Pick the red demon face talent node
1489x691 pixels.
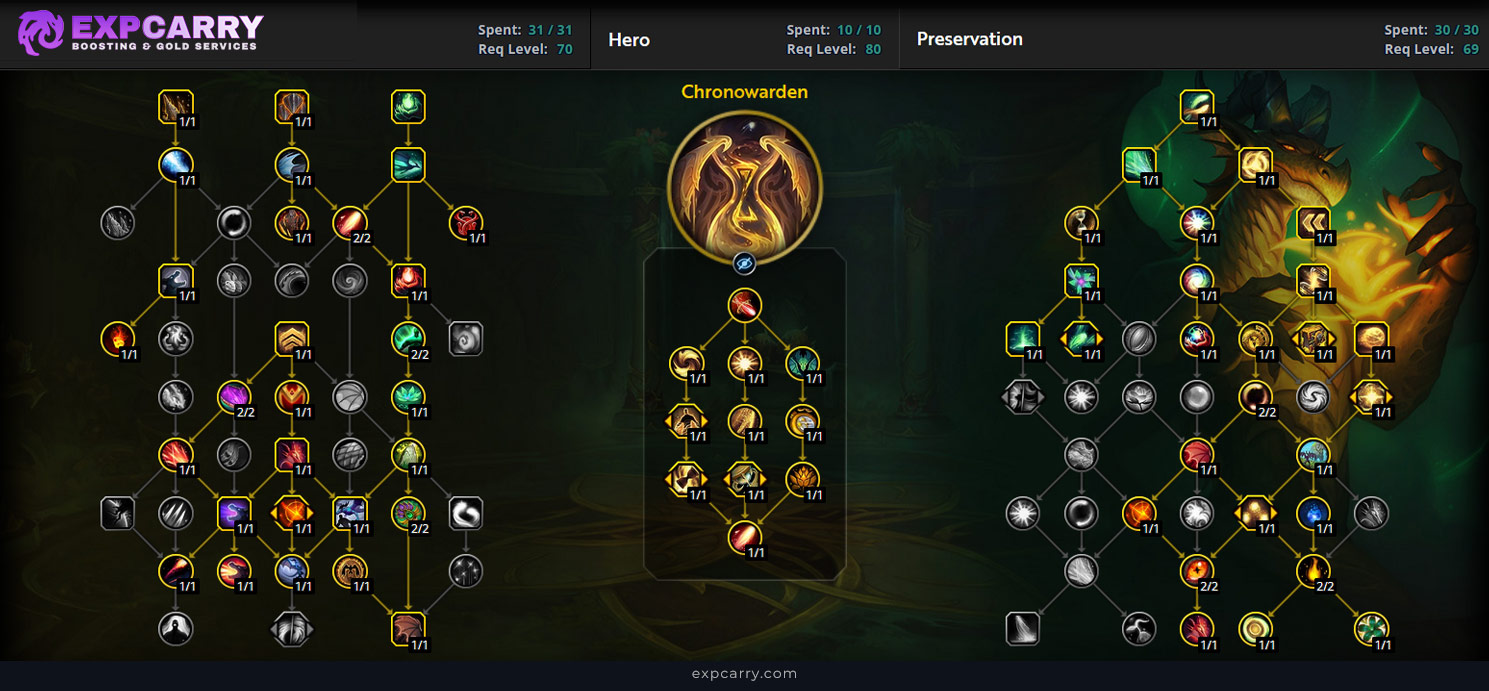tap(466, 223)
